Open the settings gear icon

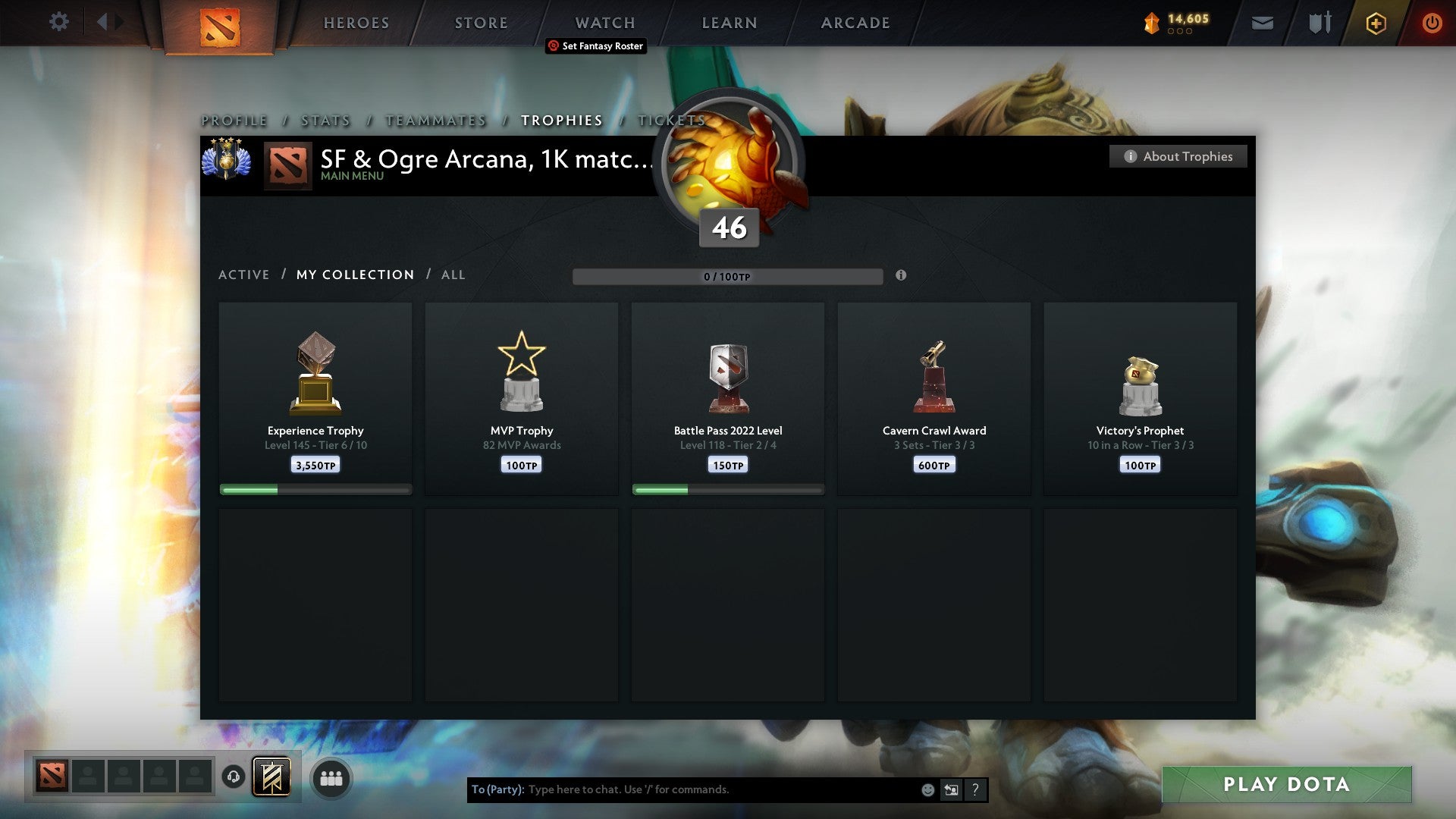58,22
